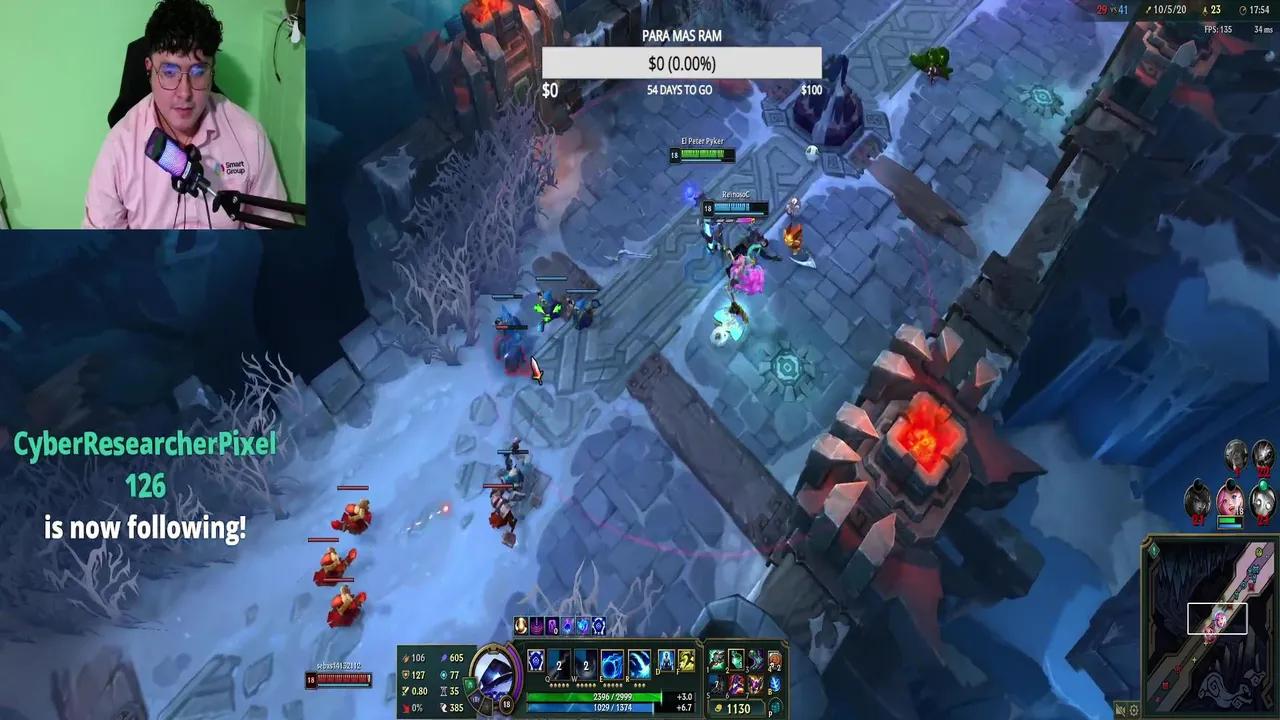Screen dimensions: 1280x720
Task: Click the trinket ward slot labeled B
Action: (x=774, y=684)
